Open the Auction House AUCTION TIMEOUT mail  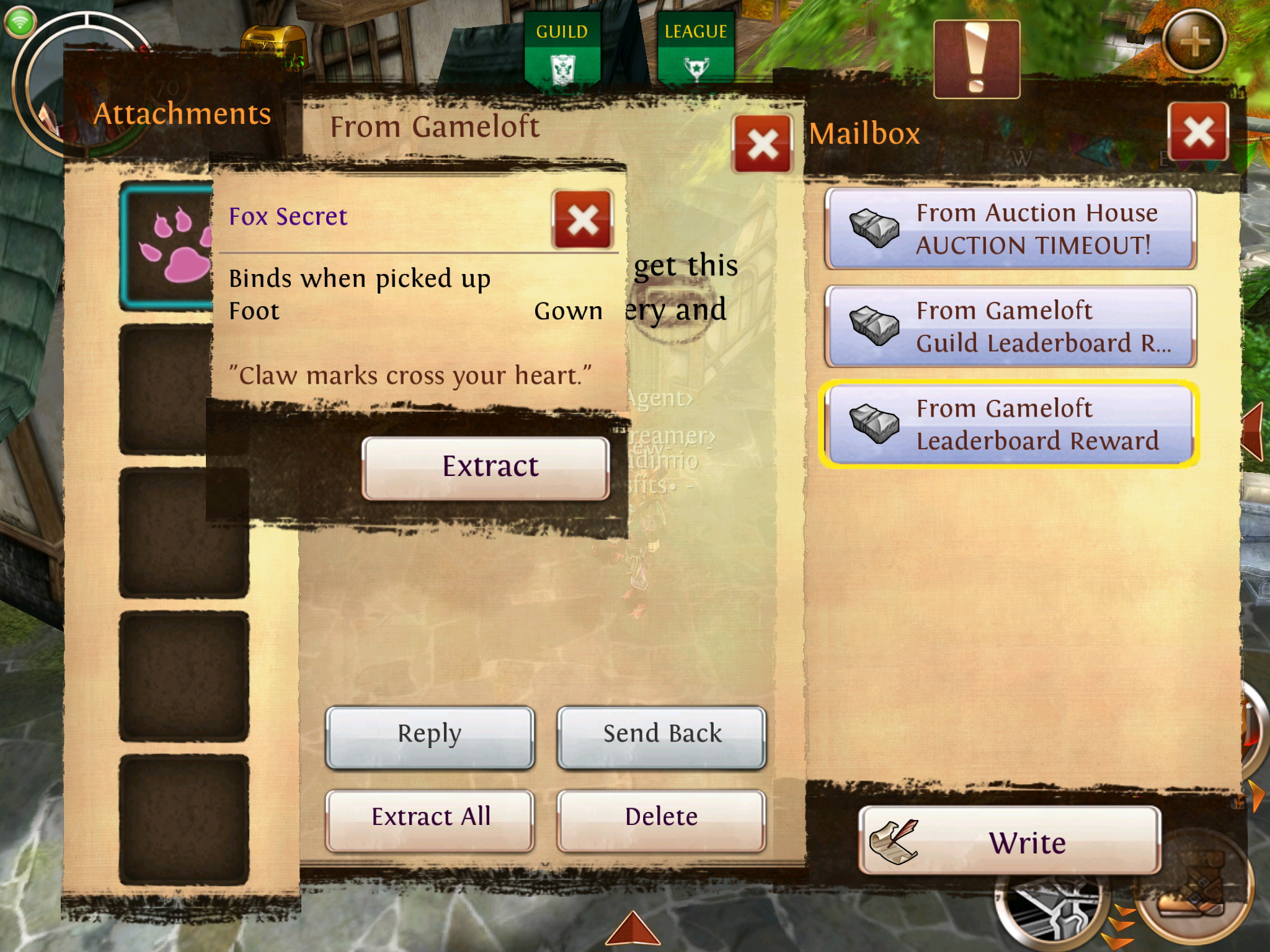[x=1010, y=229]
